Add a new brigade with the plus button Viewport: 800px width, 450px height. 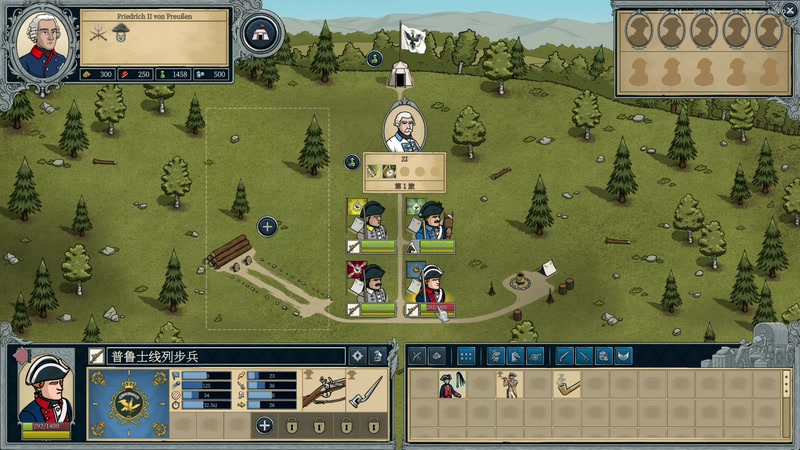(x=267, y=226)
